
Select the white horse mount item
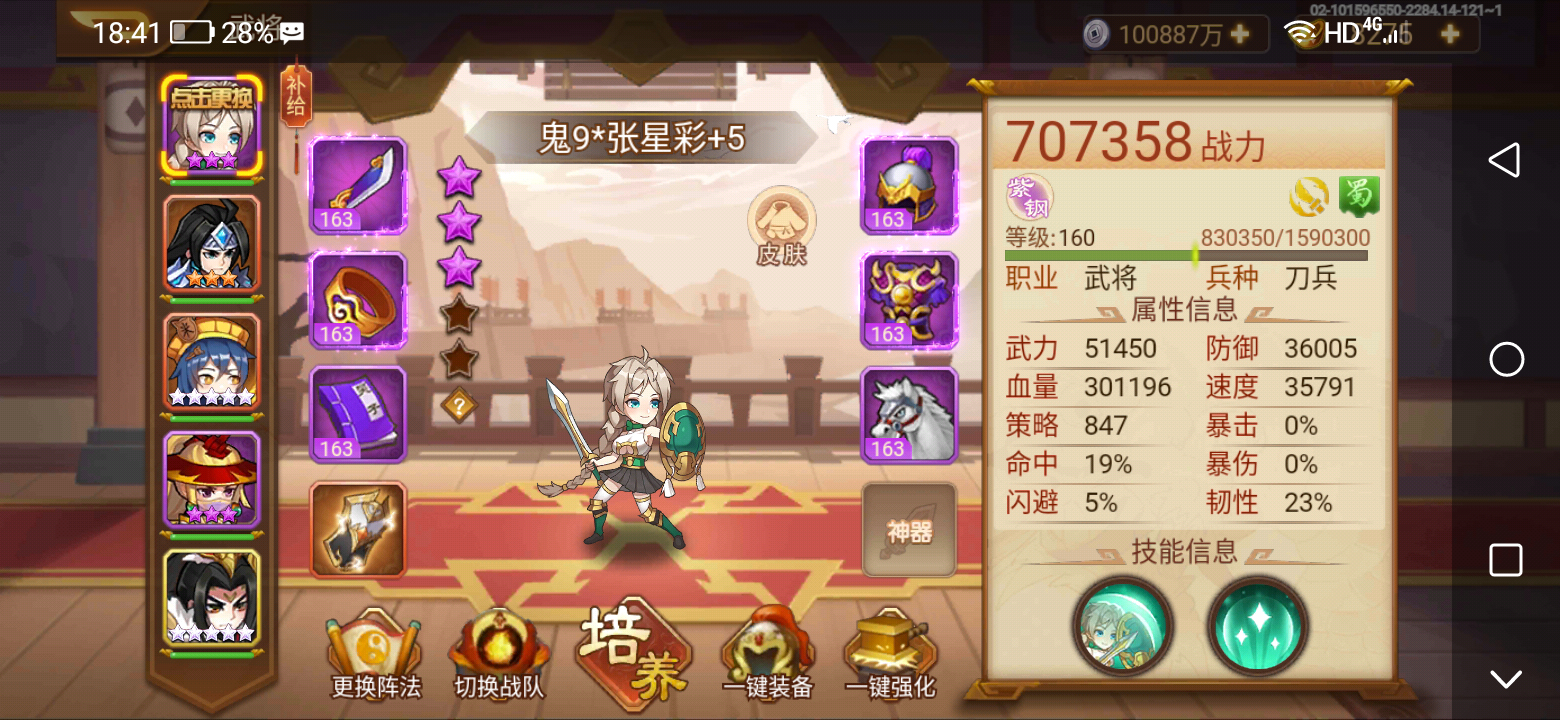coord(908,414)
